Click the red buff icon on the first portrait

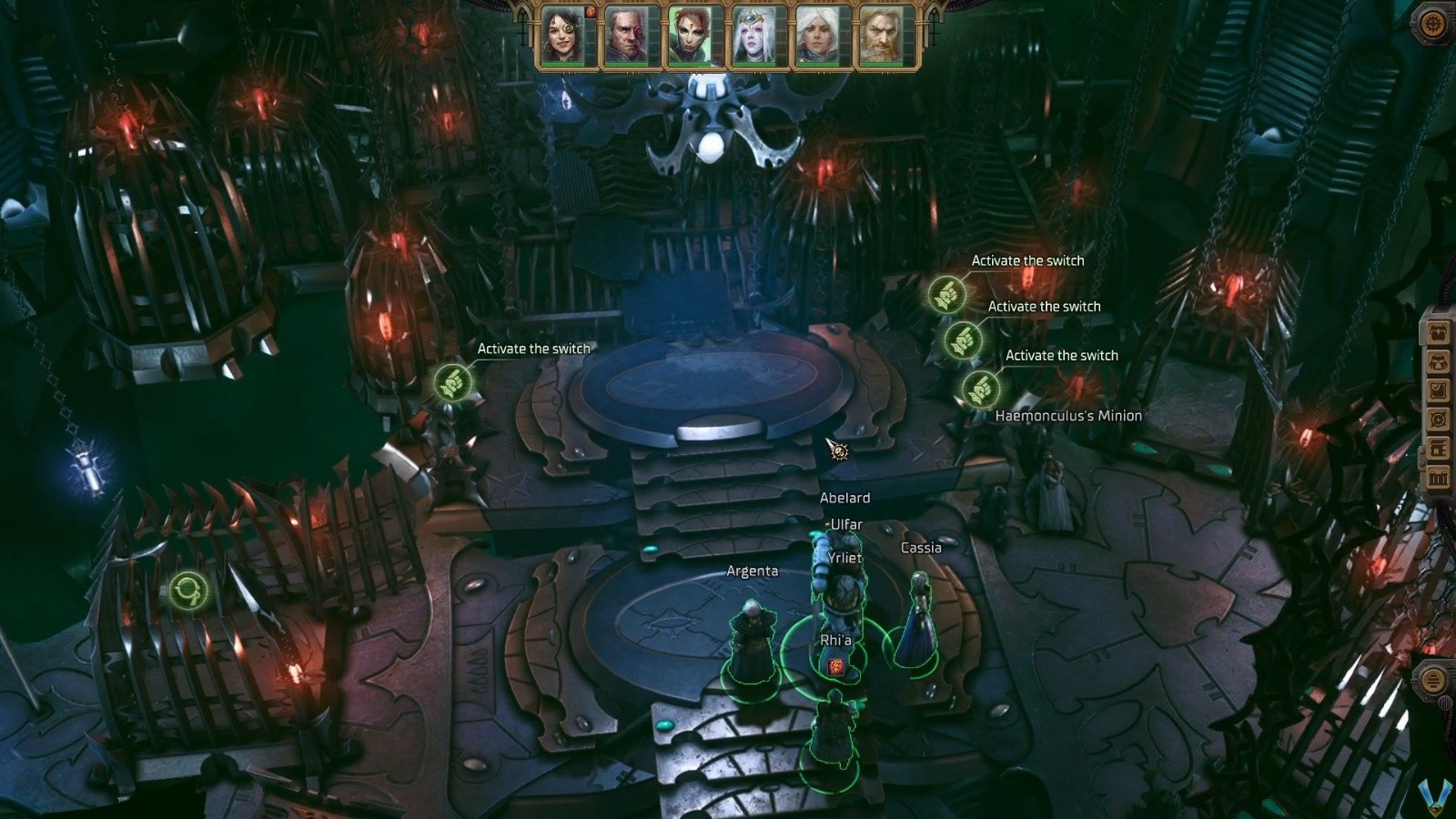click(591, 13)
